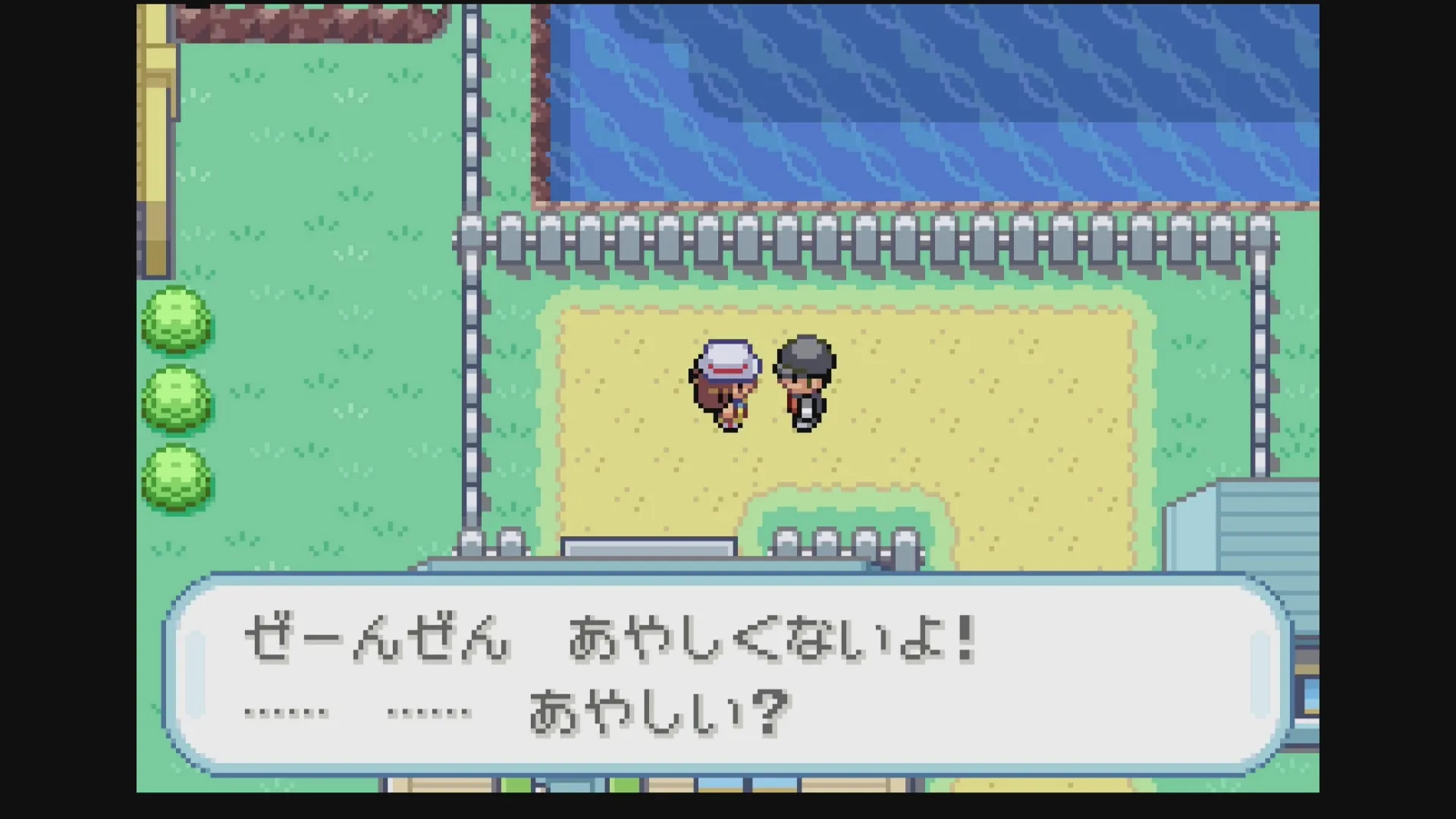Image resolution: width=1456 pixels, height=819 pixels.
Task: Click the exclamation mark in the dialogue text
Action: (963, 639)
